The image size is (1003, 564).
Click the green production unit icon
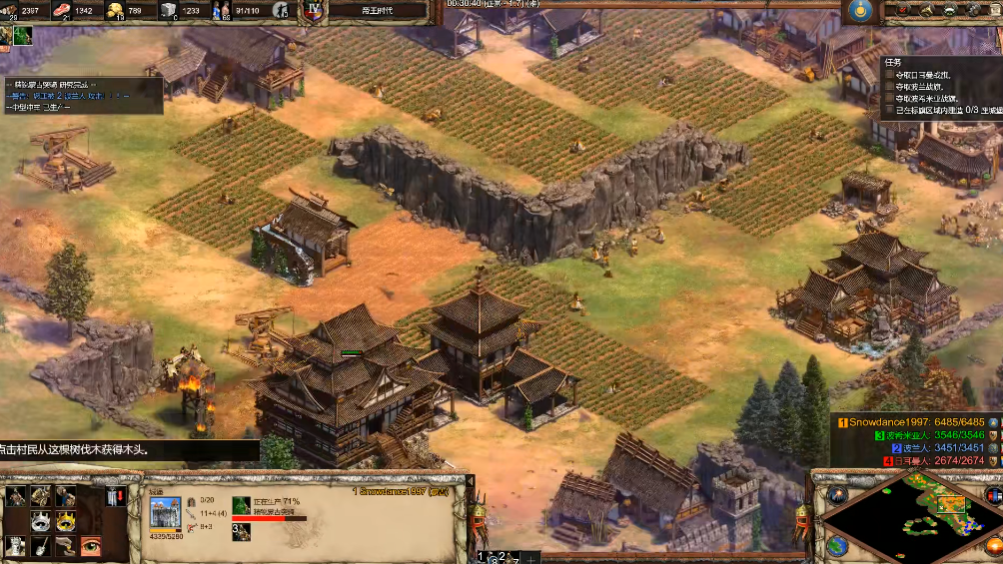click(241, 506)
